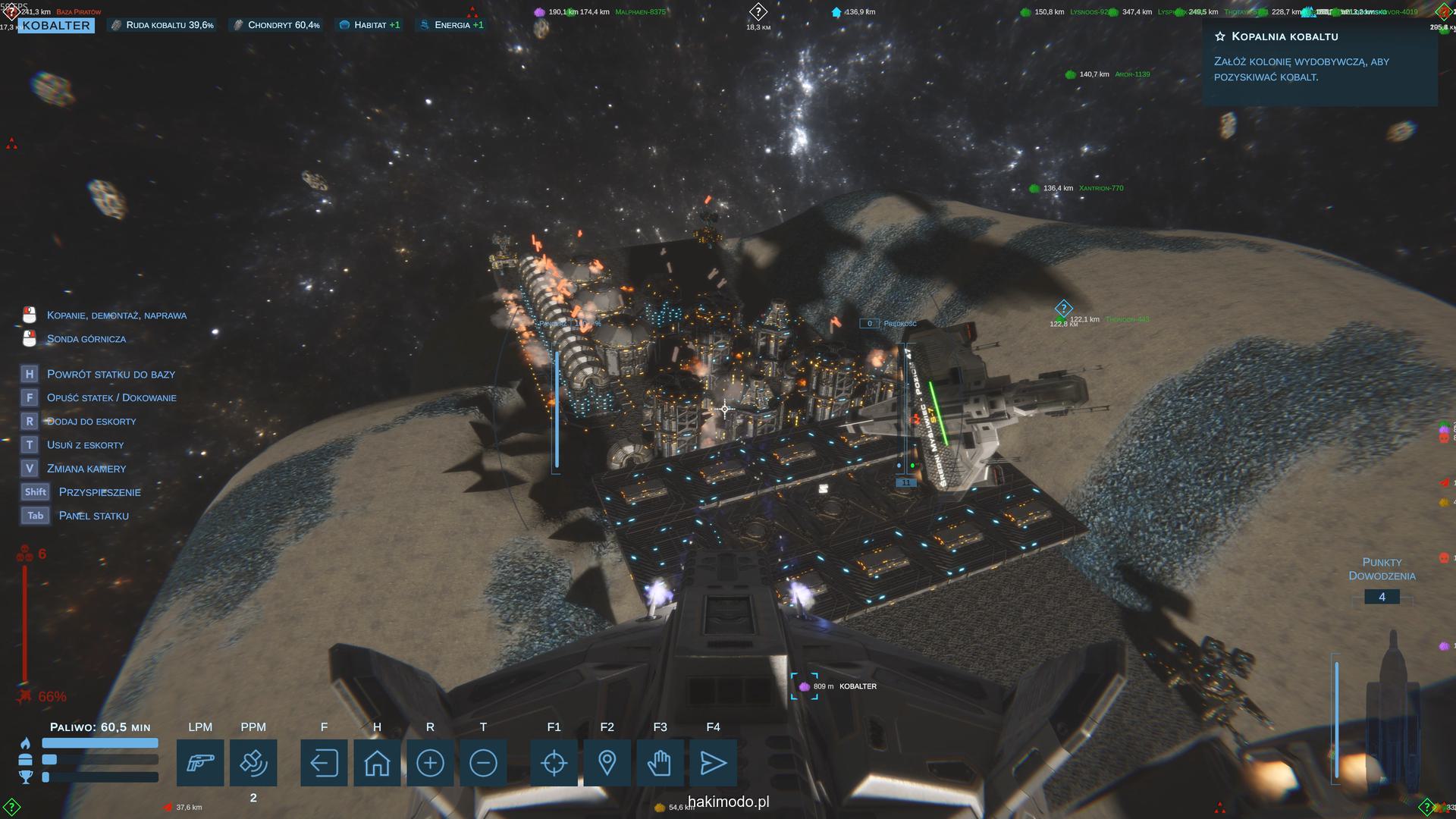Select the Kobalter asteroid name label
1456x819 pixels.
tap(56, 26)
